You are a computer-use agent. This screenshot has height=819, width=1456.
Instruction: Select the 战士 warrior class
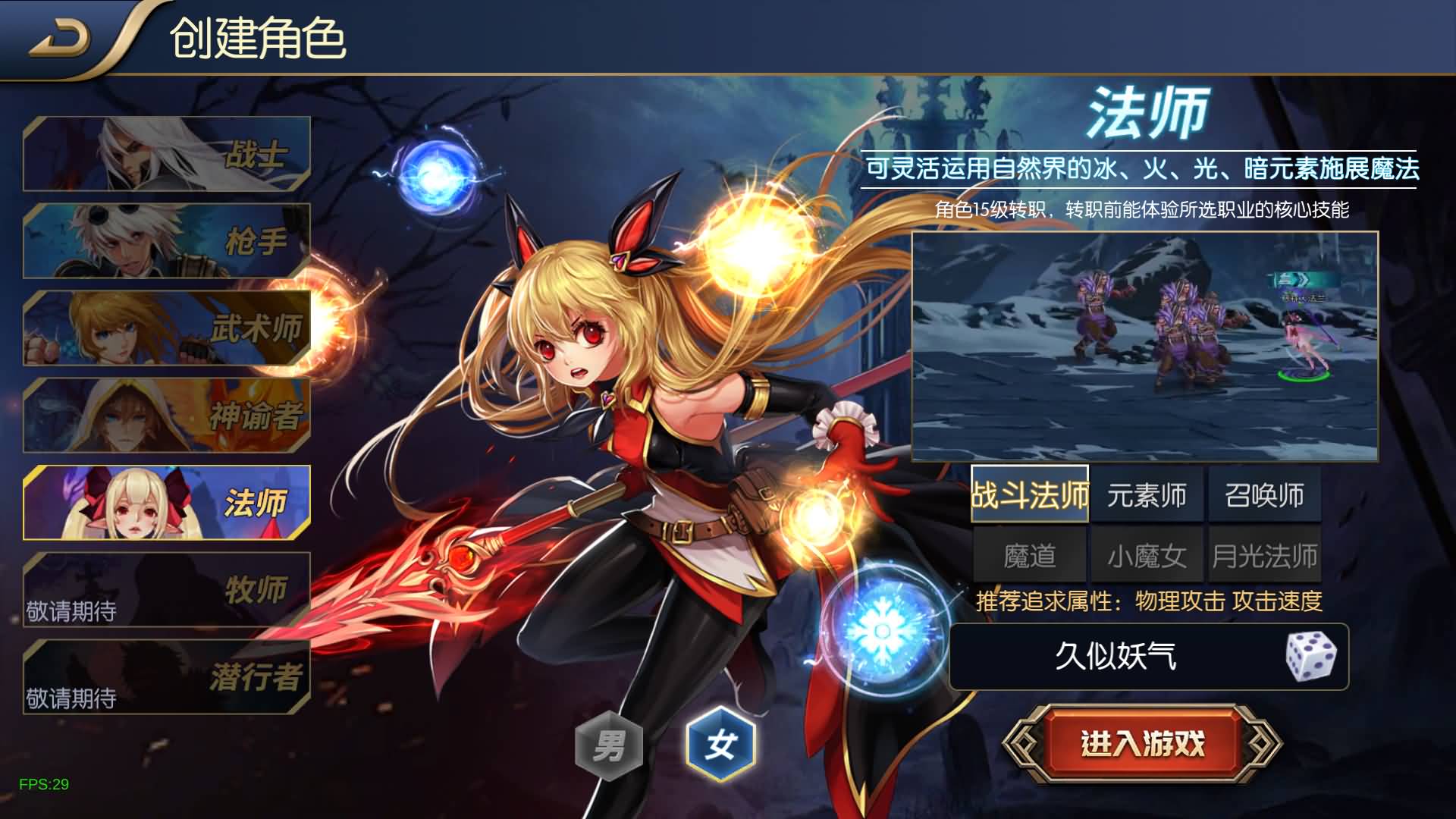[167, 154]
